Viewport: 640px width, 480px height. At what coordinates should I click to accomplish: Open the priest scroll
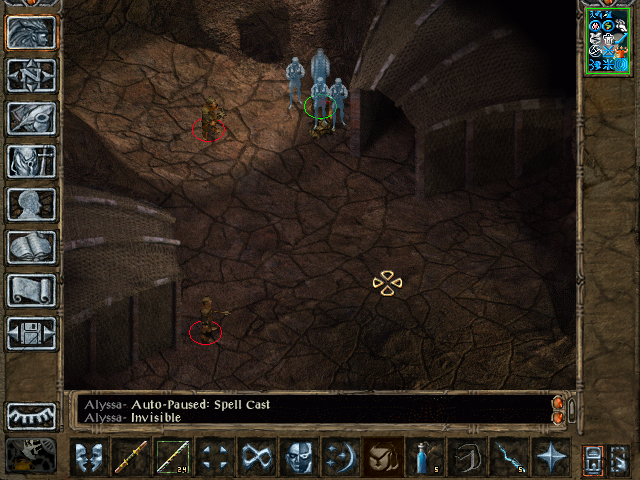pyautogui.click(x=31, y=290)
